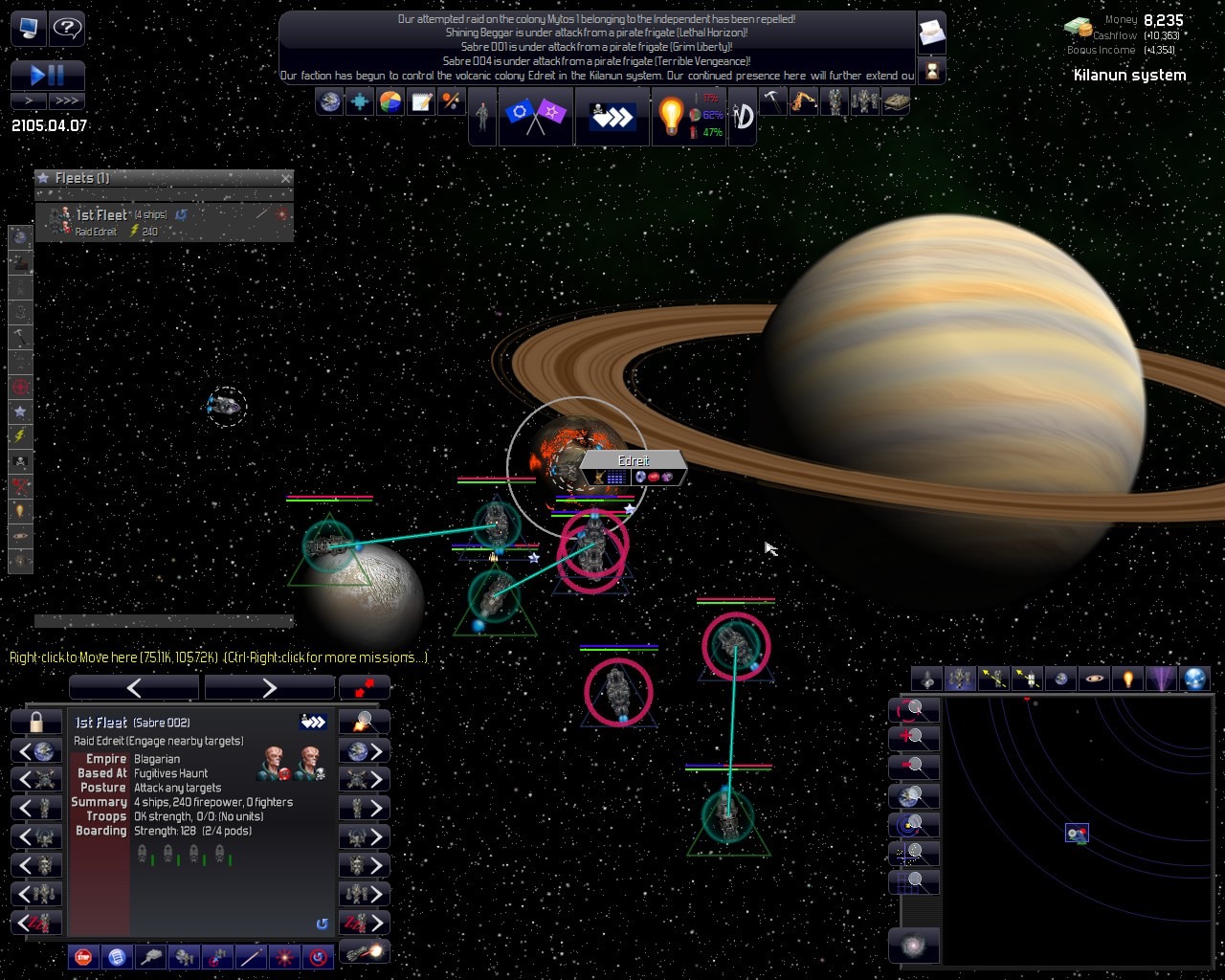Viewport: 1225px width, 980px height.
Task: Select the next item with right arrow
Action: 269,687
